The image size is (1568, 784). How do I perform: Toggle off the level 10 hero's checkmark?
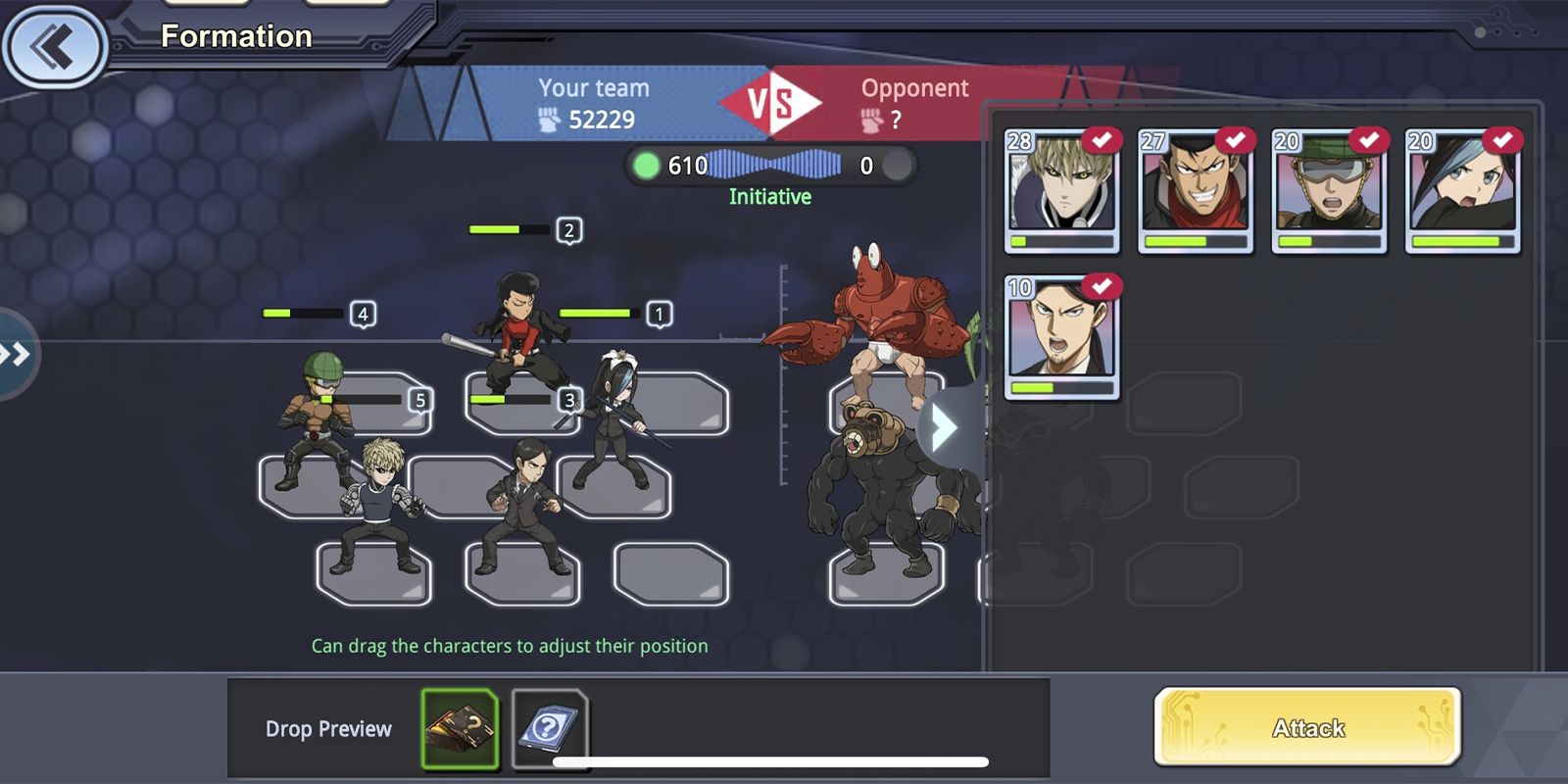coord(1104,287)
